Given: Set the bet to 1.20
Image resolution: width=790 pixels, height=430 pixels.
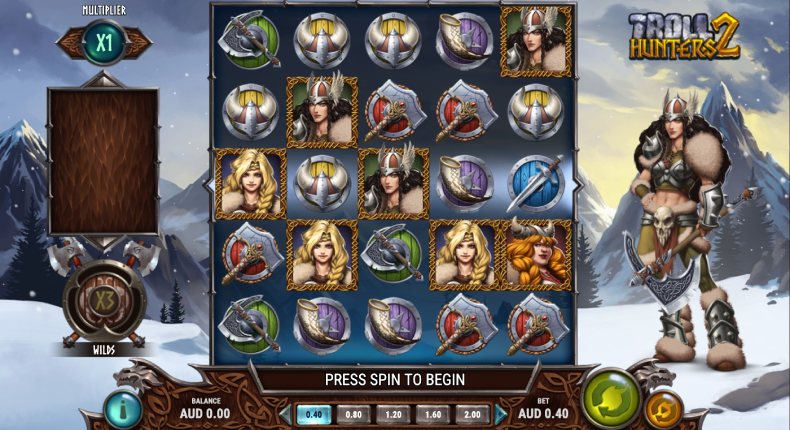Looking at the screenshot, I should [x=393, y=413].
